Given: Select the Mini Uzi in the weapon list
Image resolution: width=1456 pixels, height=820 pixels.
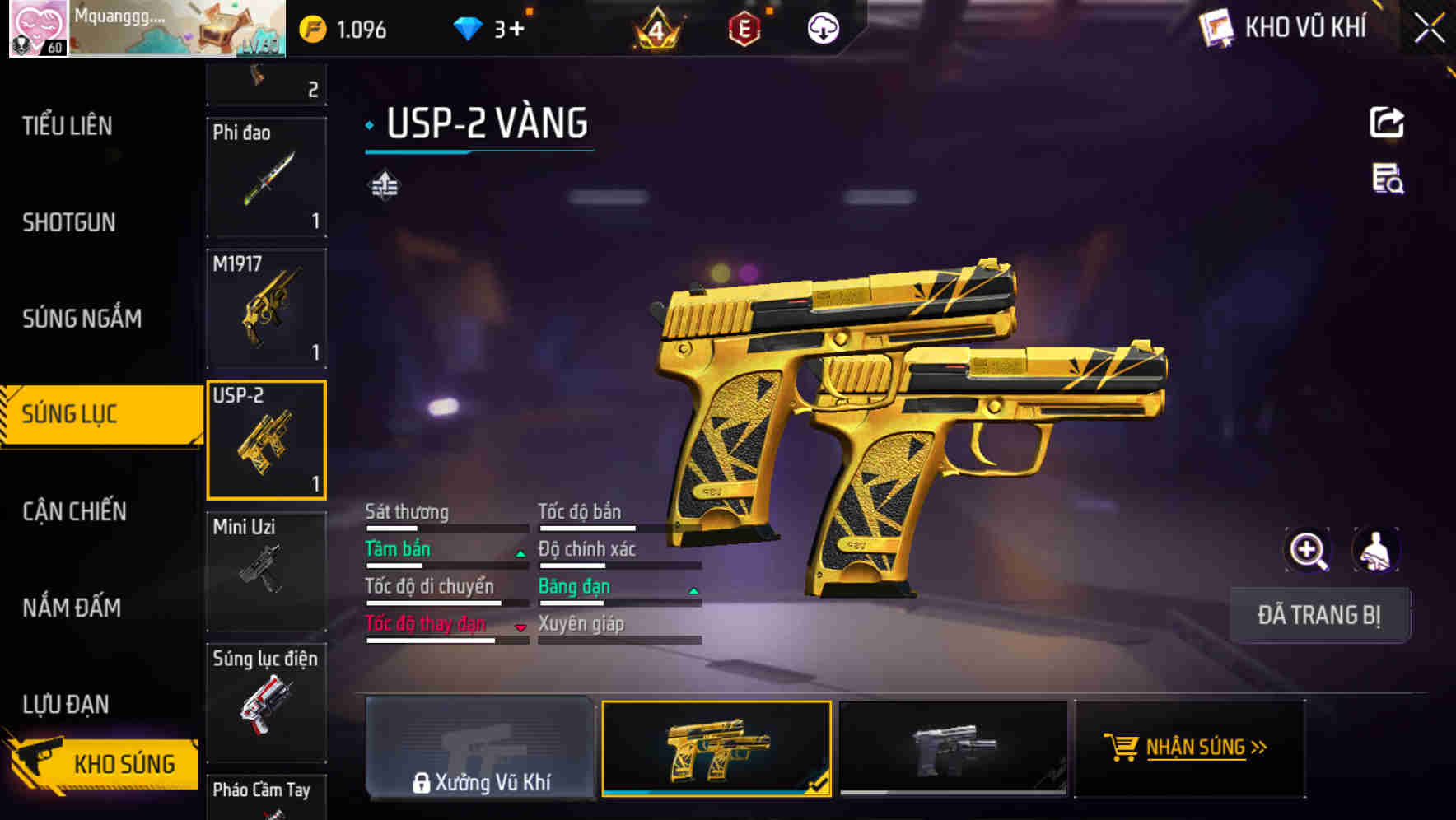Looking at the screenshot, I should click(x=266, y=570).
